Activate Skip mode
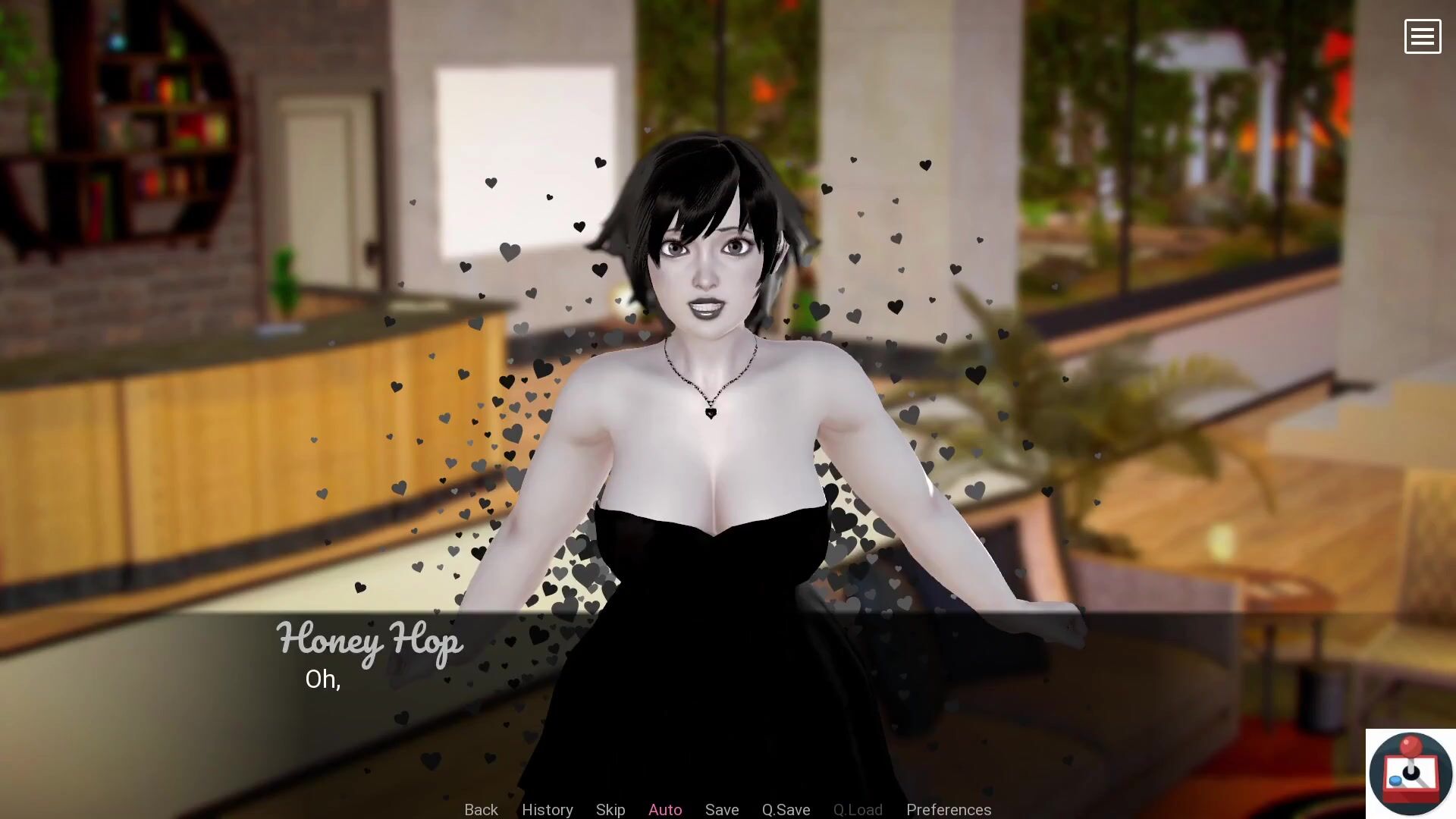This screenshot has height=819, width=1456. click(610, 809)
